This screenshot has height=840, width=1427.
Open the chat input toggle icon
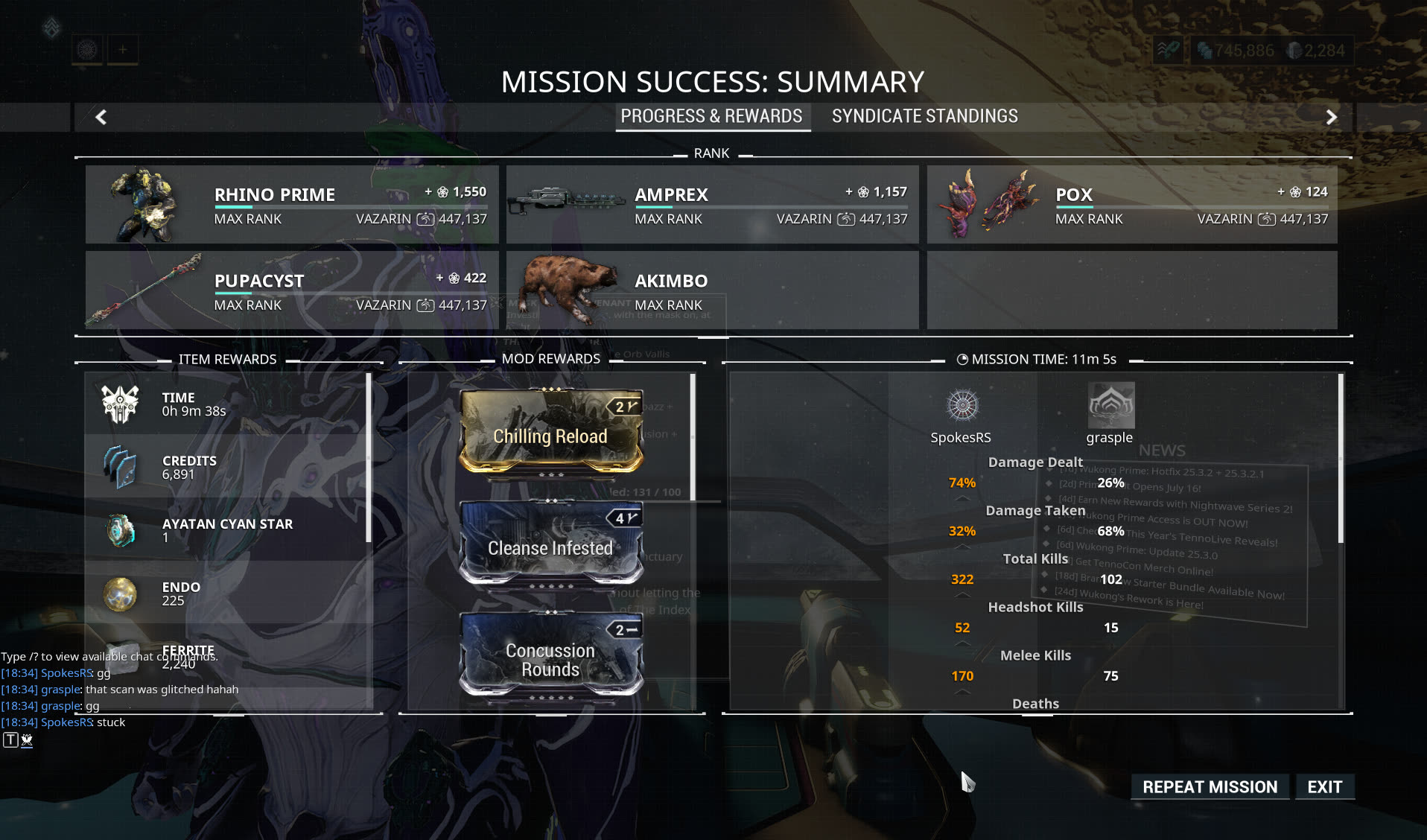tap(10, 740)
